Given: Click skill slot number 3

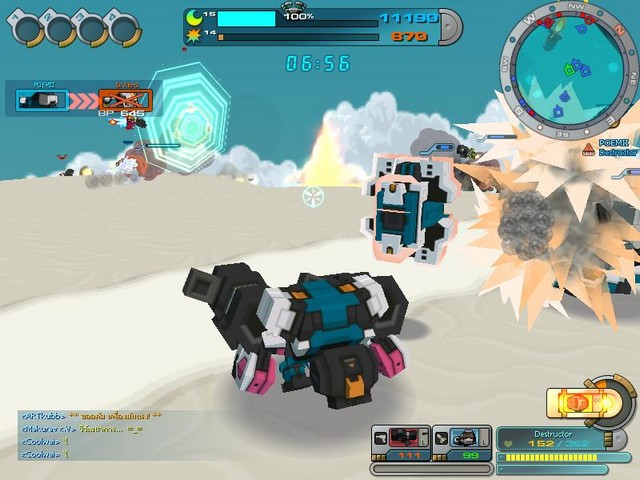Looking at the screenshot, I should tap(91, 28).
